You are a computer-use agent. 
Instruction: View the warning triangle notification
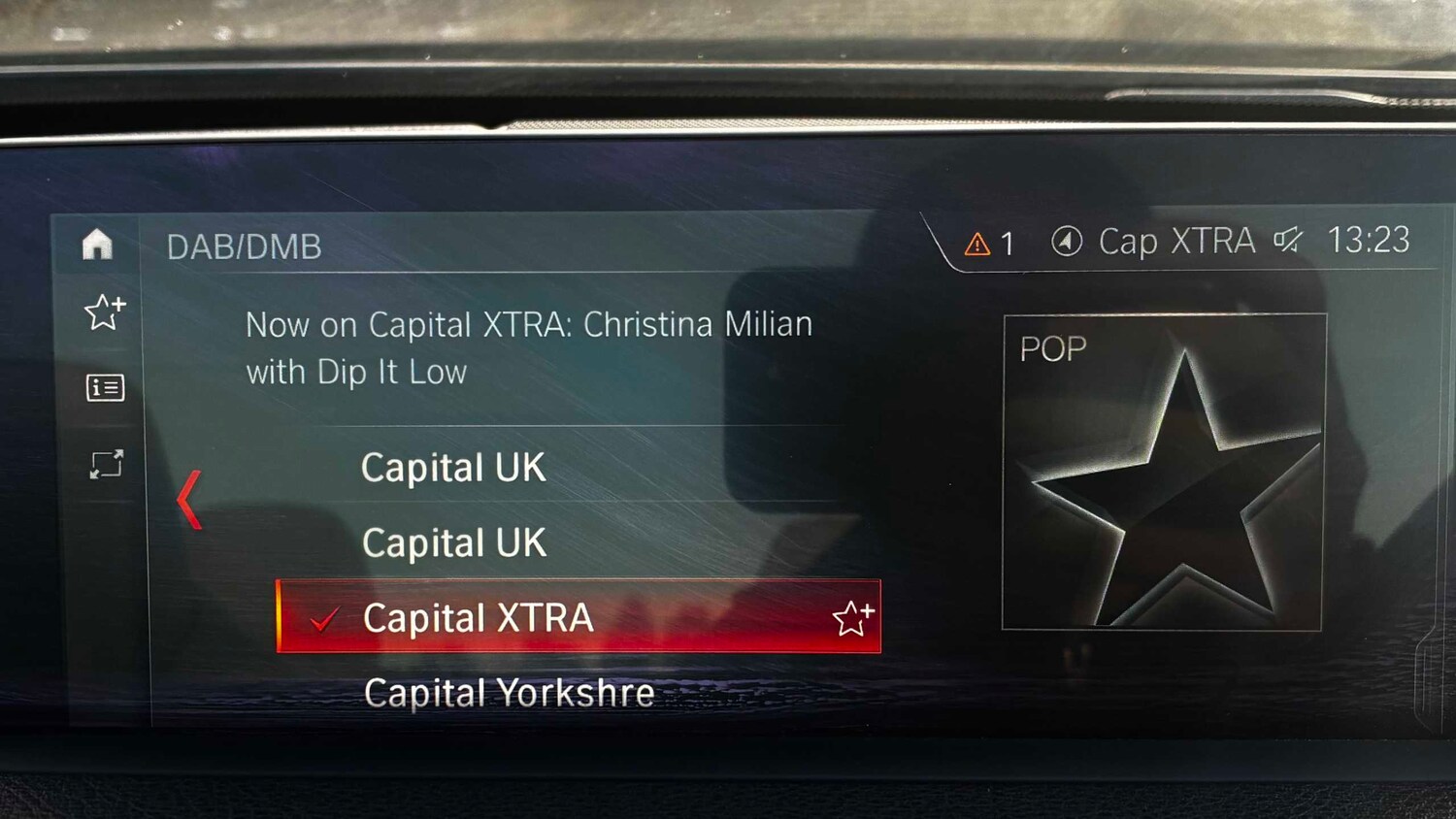[x=977, y=244]
